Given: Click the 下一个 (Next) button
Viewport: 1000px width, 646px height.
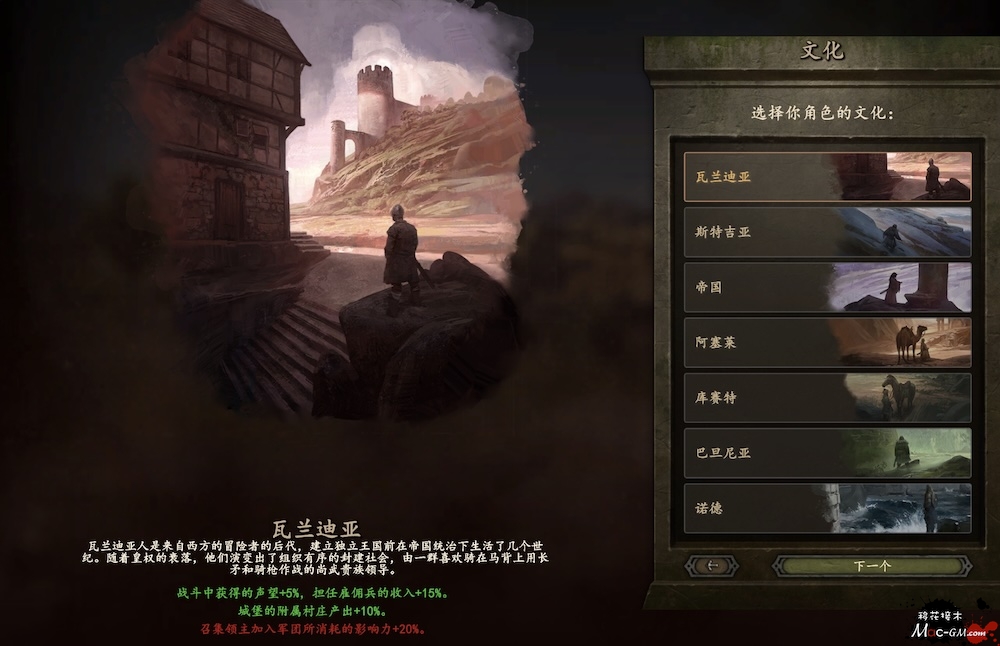Looking at the screenshot, I should [872, 566].
